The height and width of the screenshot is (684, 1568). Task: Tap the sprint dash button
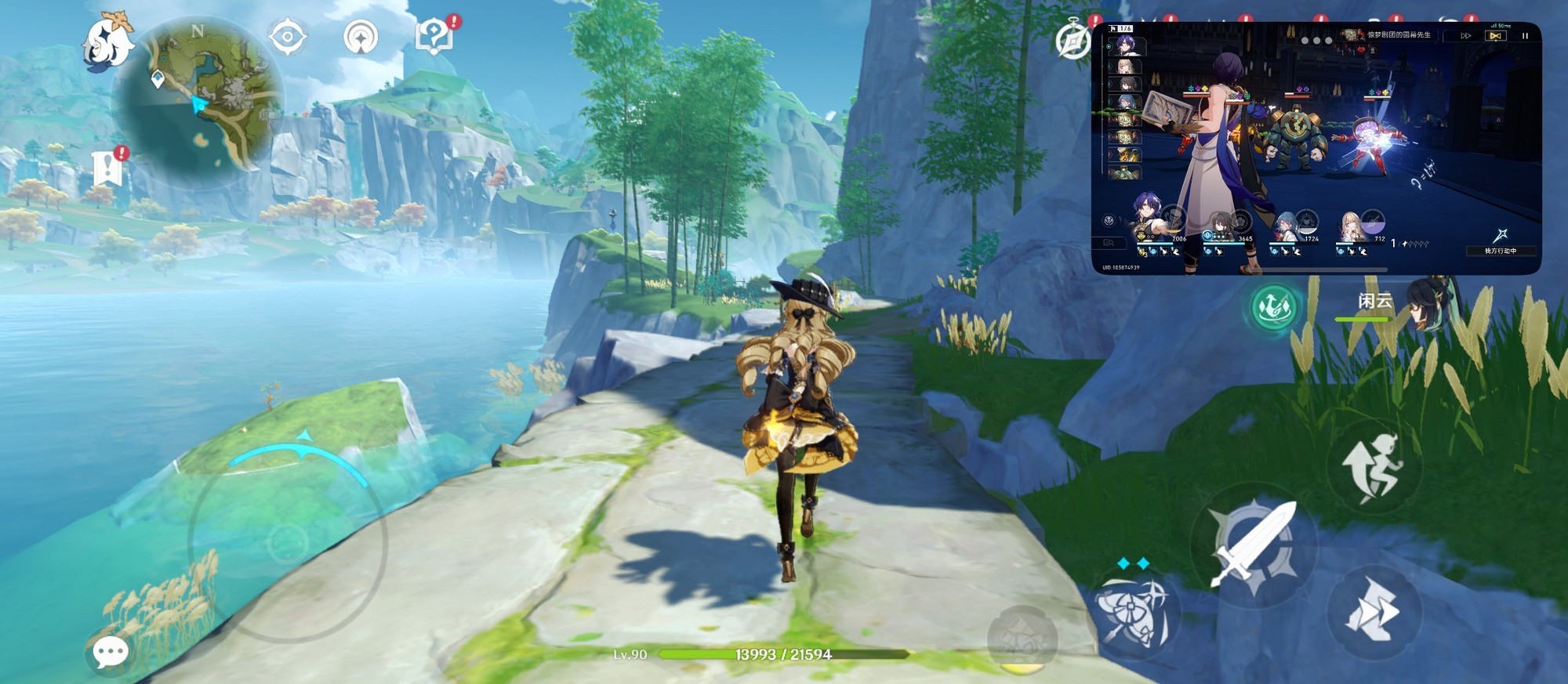pos(1372,612)
